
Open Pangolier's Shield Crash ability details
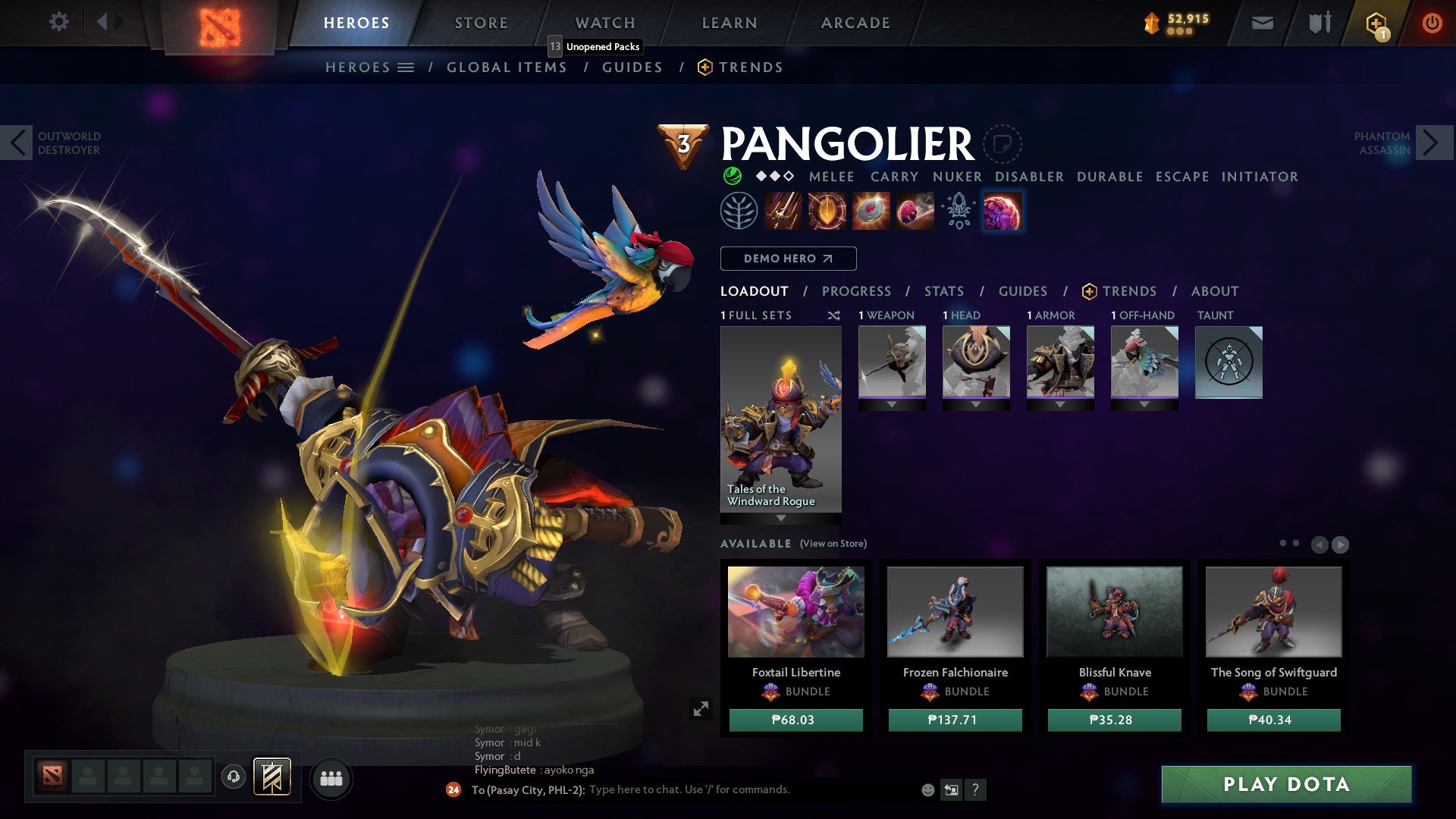click(x=828, y=211)
